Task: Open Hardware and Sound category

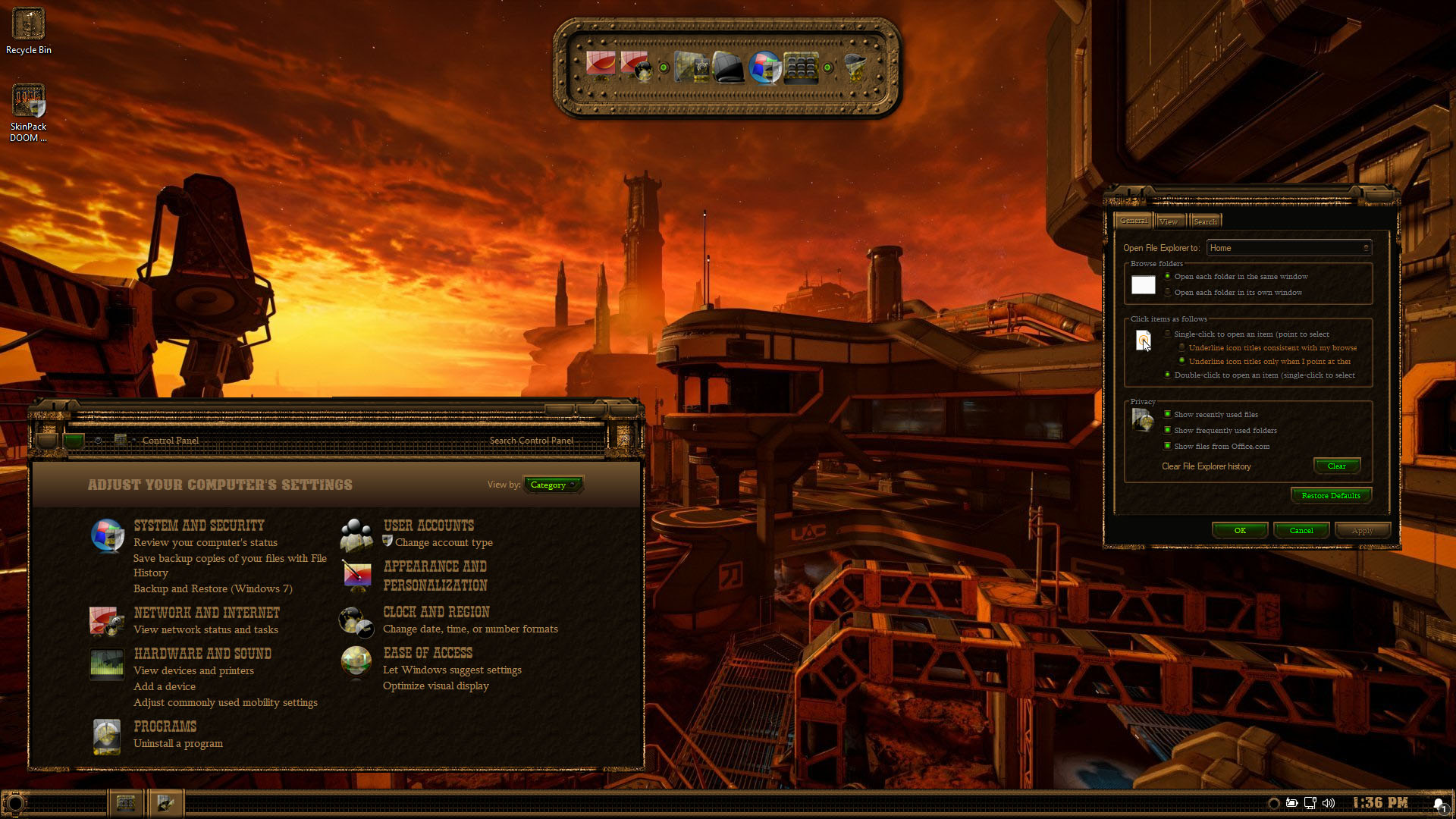Action: 202,654
